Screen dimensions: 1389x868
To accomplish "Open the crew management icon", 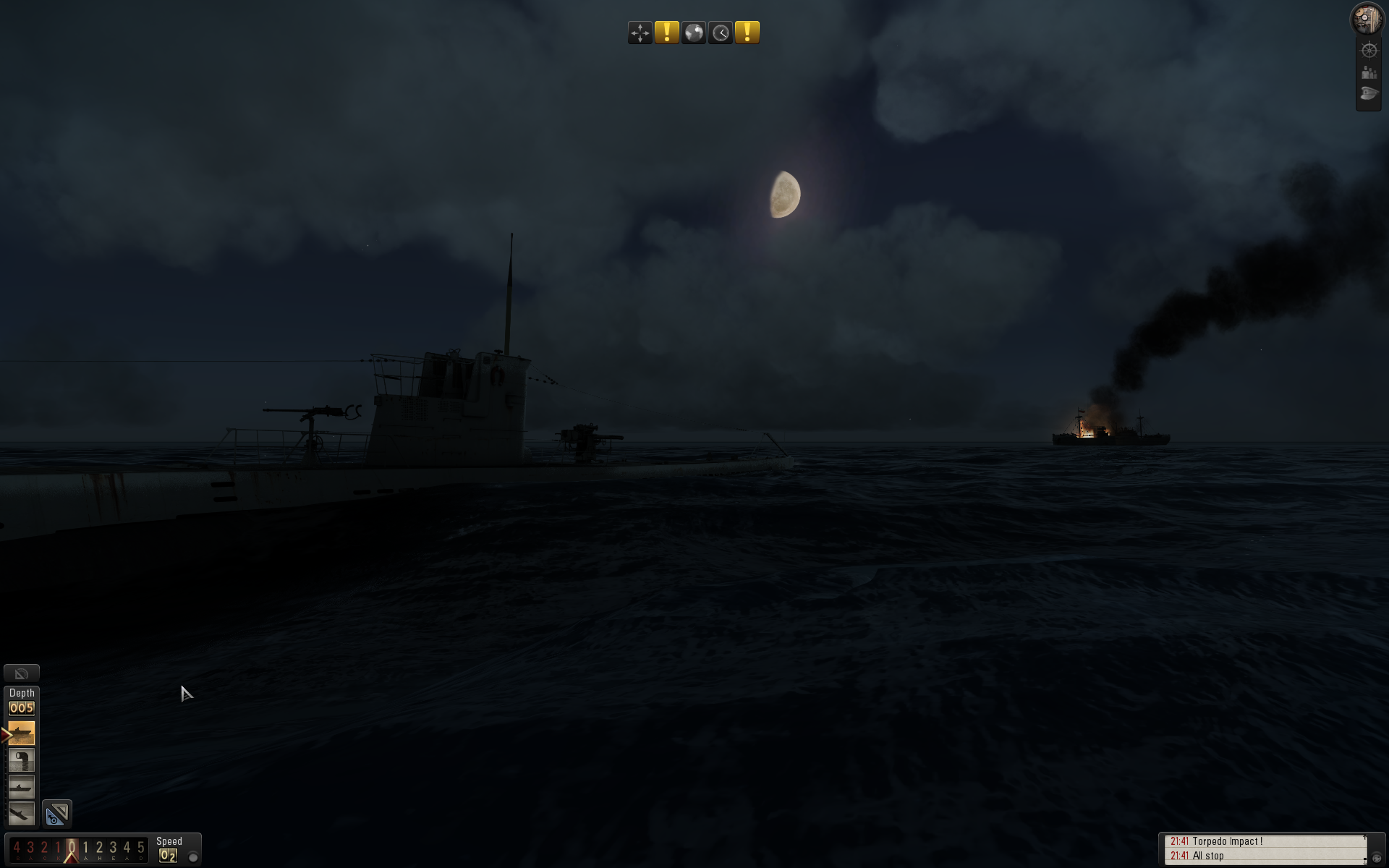I will [x=1369, y=72].
